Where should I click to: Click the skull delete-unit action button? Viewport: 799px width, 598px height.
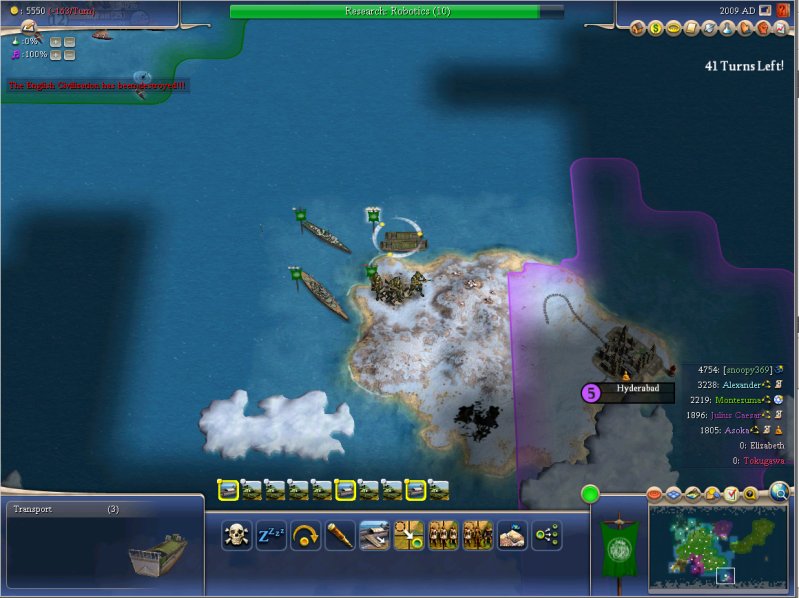pos(236,535)
